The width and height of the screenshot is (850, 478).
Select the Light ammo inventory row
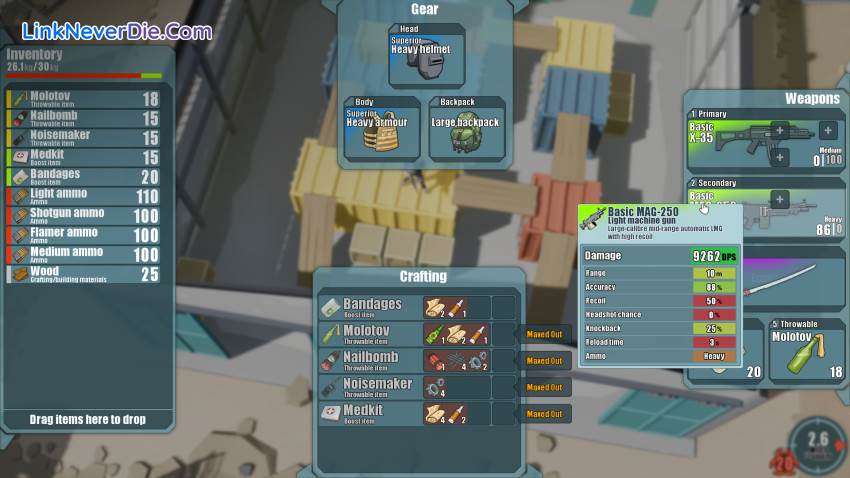point(84,197)
